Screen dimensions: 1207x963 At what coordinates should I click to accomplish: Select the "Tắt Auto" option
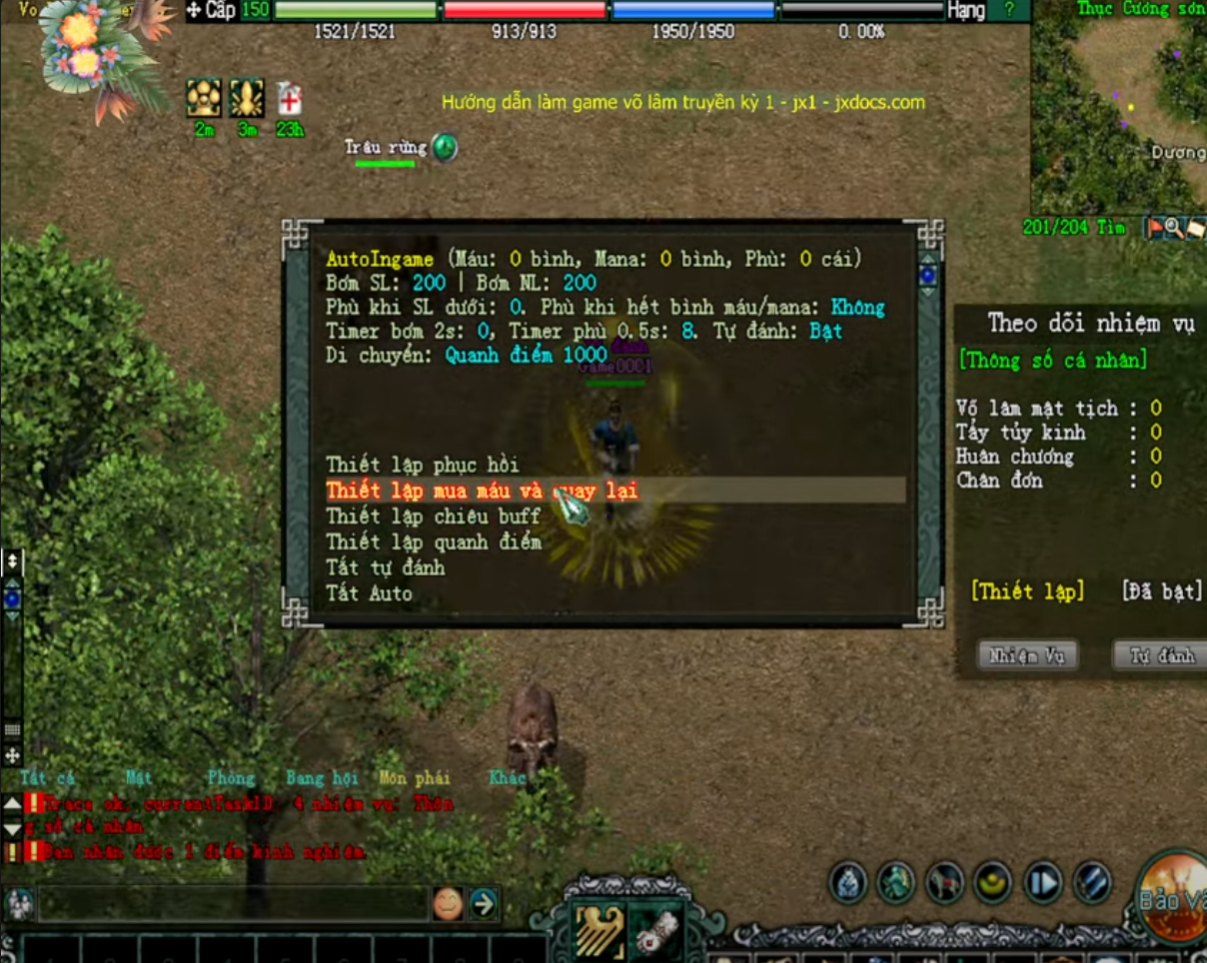[369, 593]
